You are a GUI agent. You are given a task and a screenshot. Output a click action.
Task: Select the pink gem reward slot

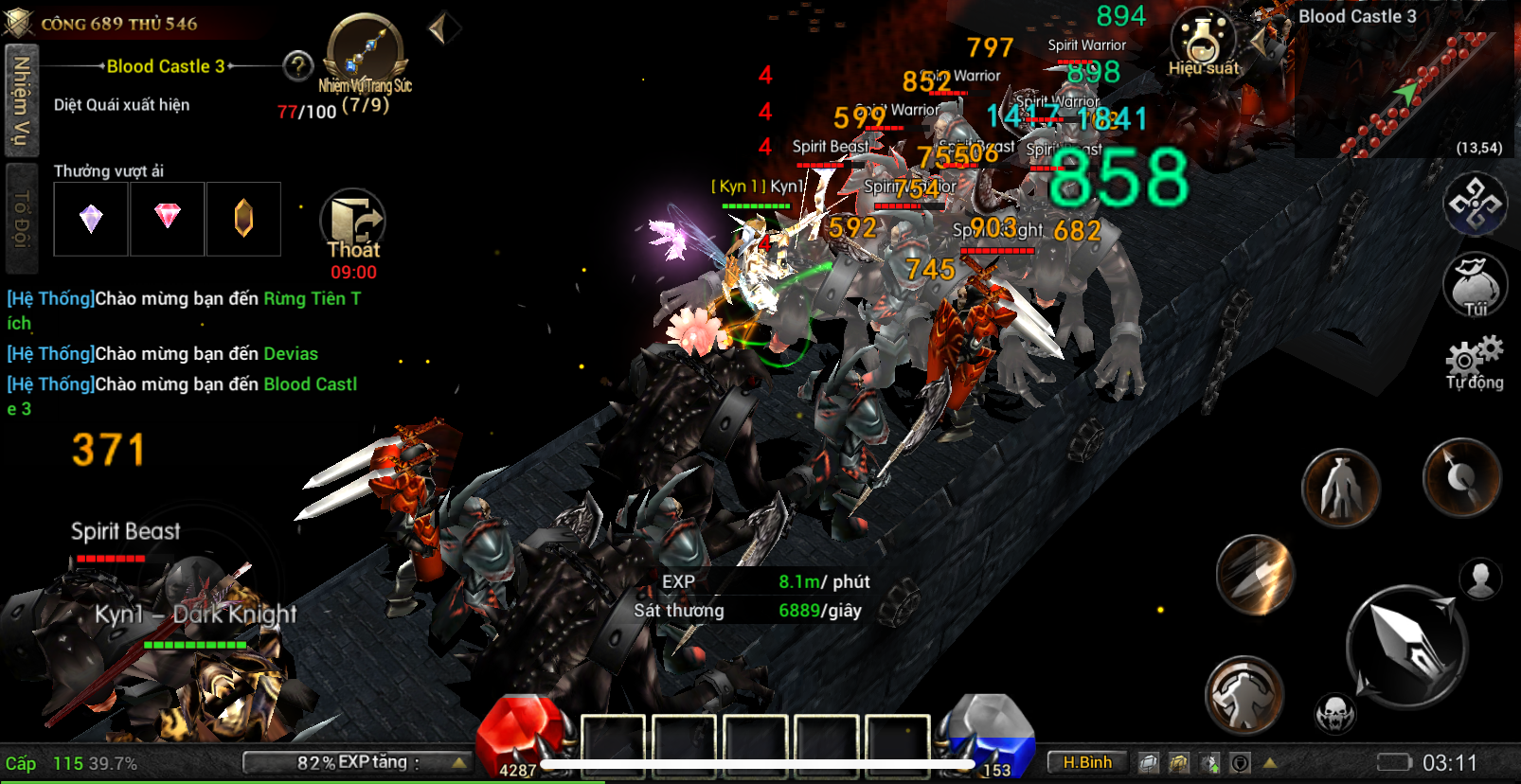(x=168, y=219)
